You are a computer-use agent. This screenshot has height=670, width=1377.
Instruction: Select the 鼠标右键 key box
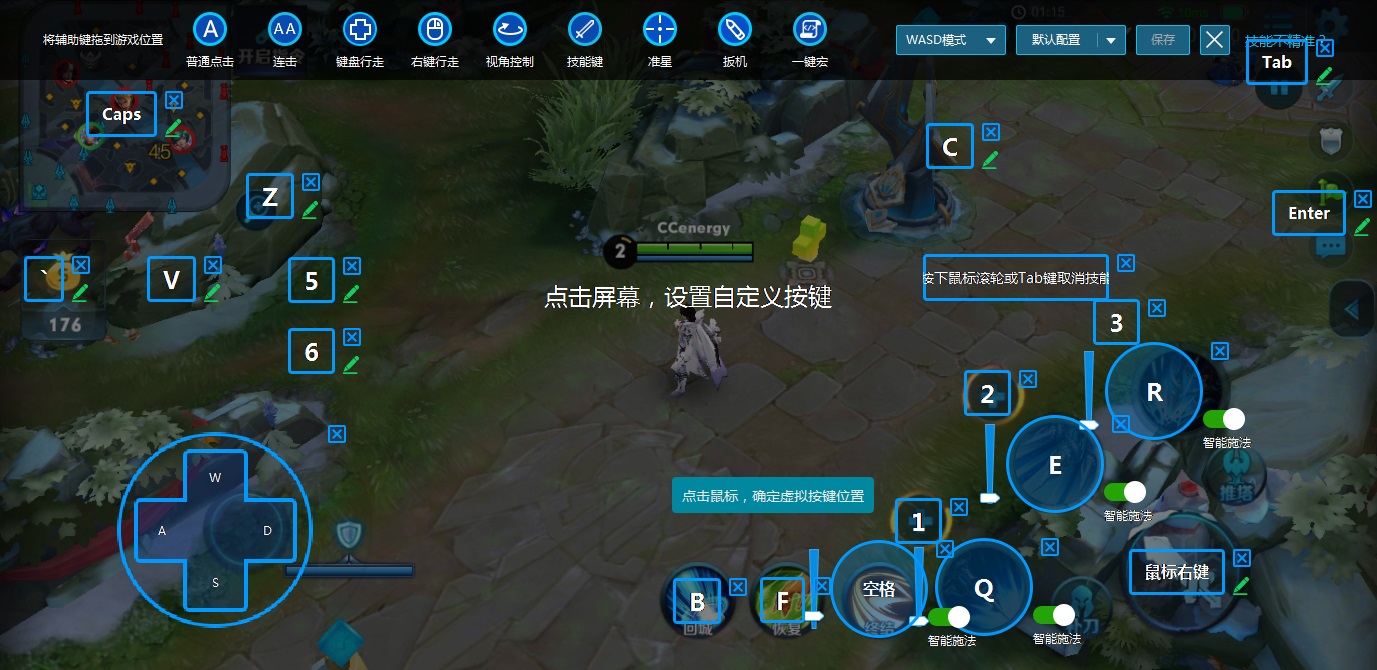pyautogui.click(x=1177, y=572)
